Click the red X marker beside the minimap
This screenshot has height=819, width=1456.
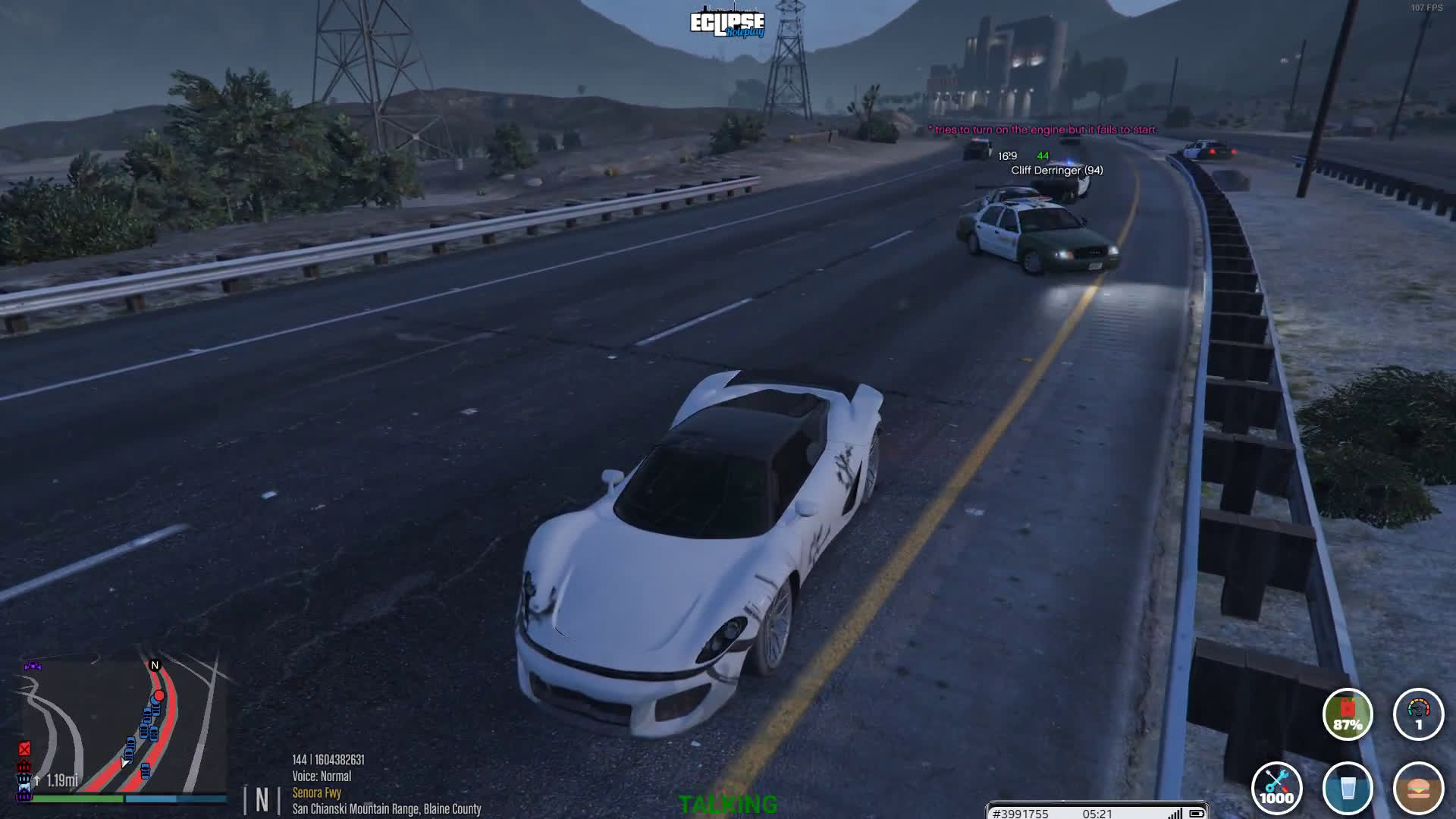24,749
